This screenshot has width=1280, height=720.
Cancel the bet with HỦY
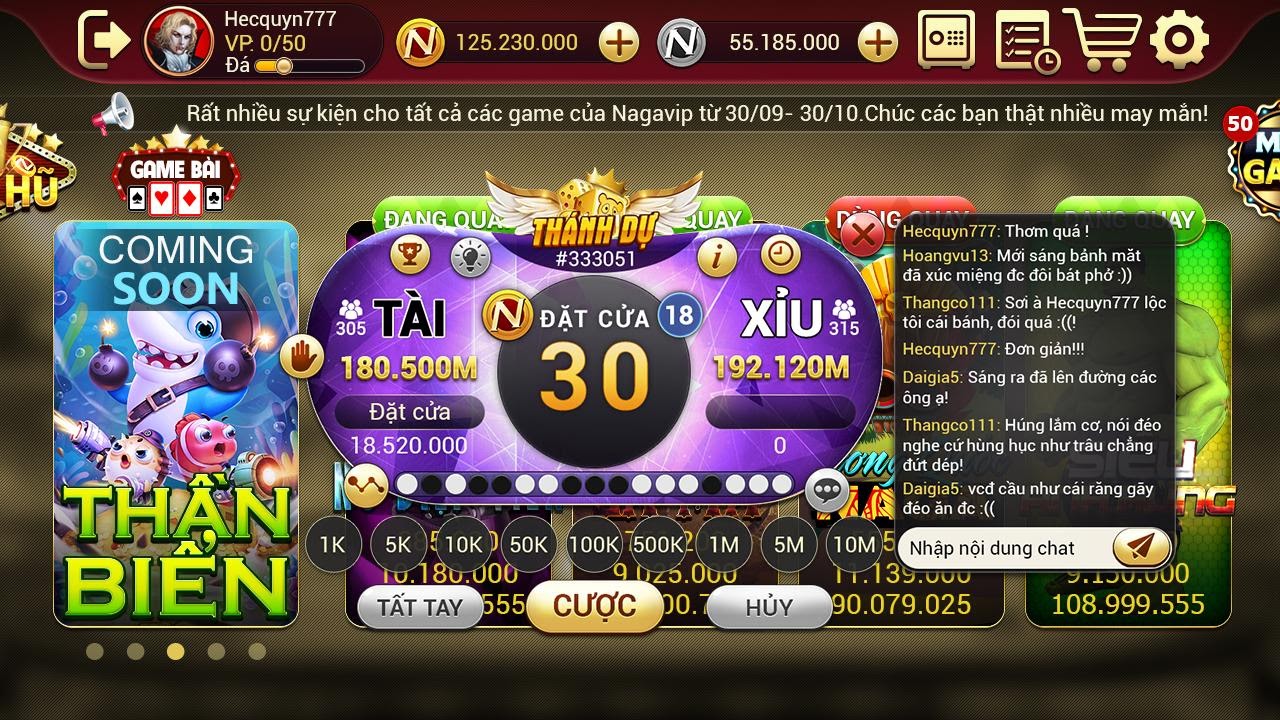pyautogui.click(x=768, y=608)
